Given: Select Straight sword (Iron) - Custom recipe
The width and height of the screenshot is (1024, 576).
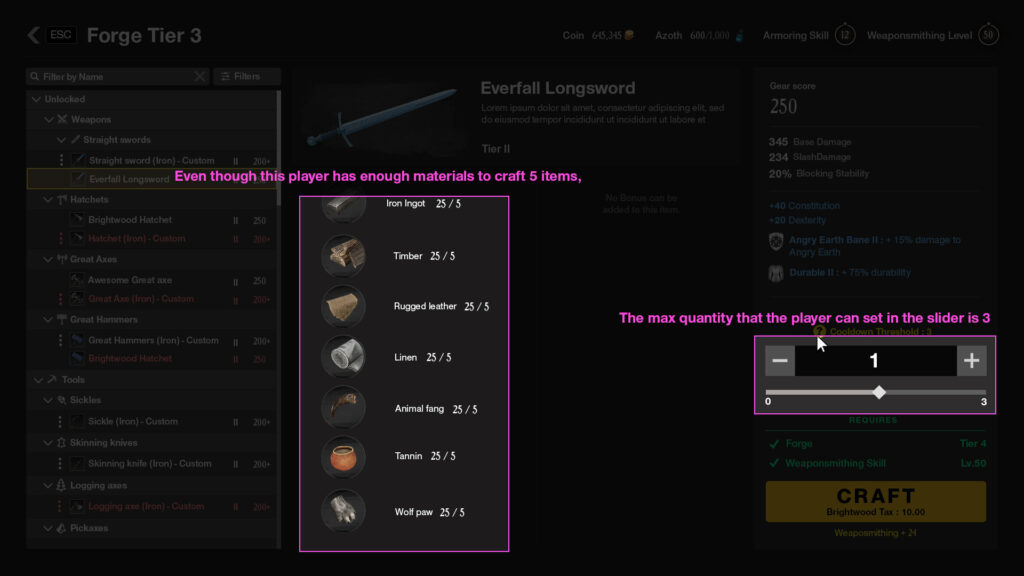Looking at the screenshot, I should [x=151, y=161].
